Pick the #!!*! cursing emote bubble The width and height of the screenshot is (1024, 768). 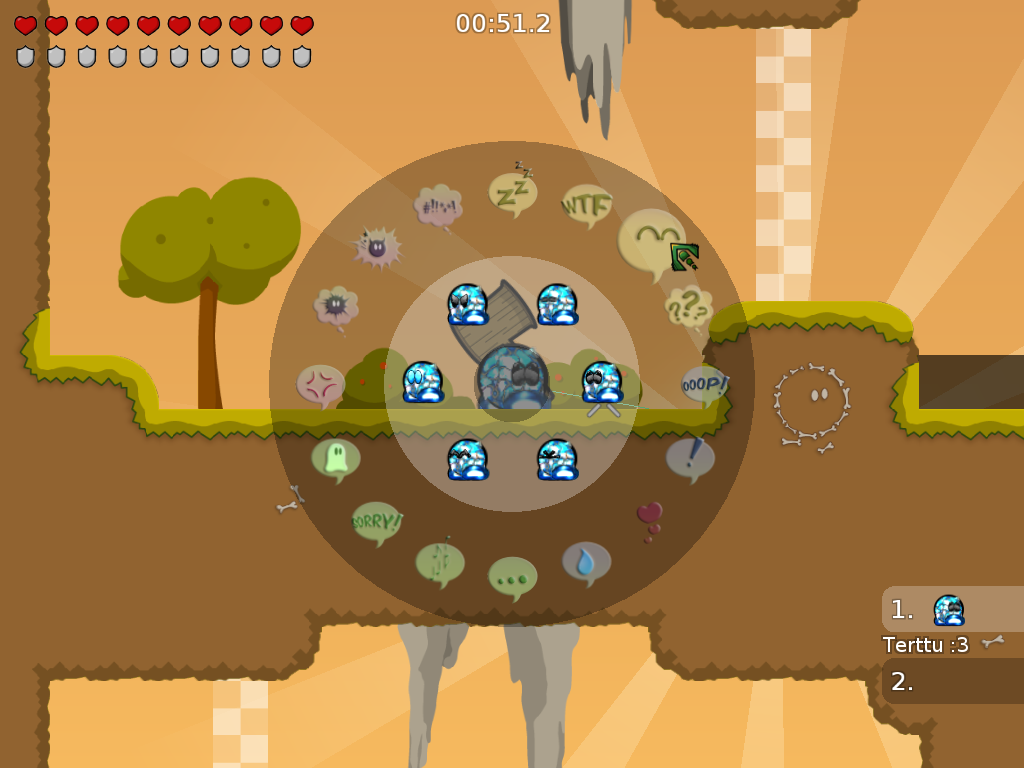pos(438,206)
